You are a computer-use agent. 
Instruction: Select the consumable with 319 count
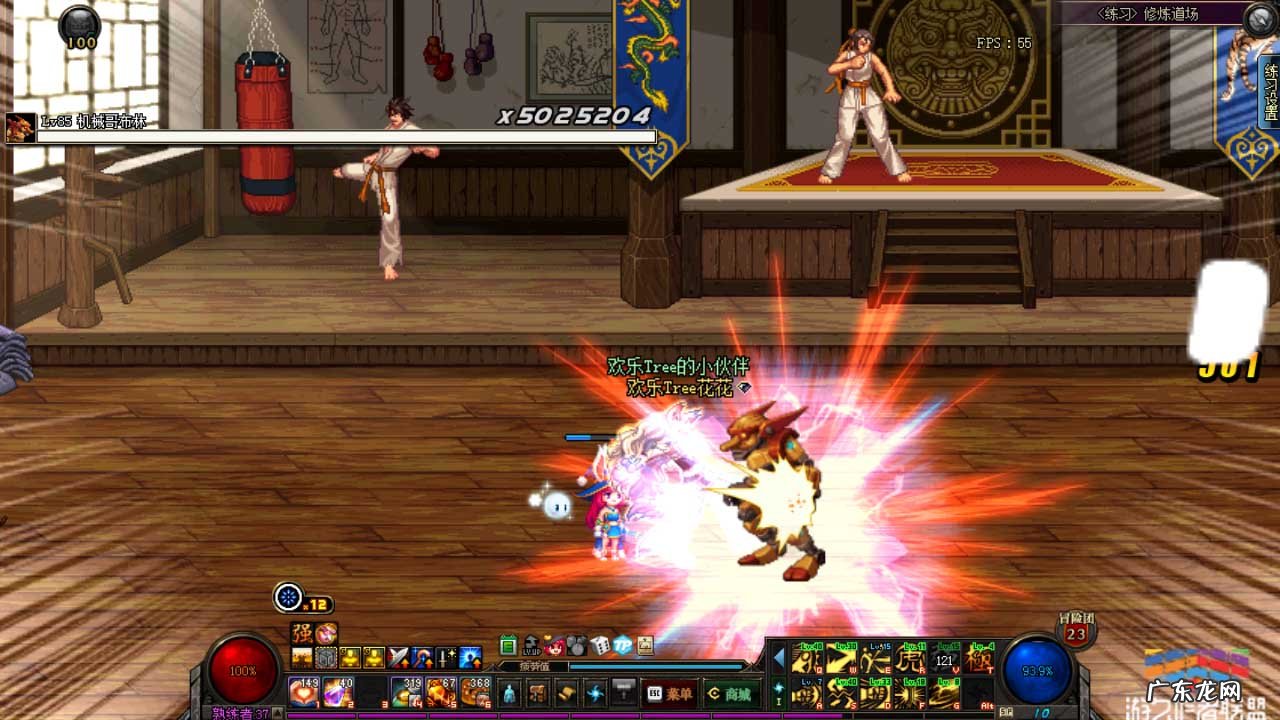click(407, 692)
